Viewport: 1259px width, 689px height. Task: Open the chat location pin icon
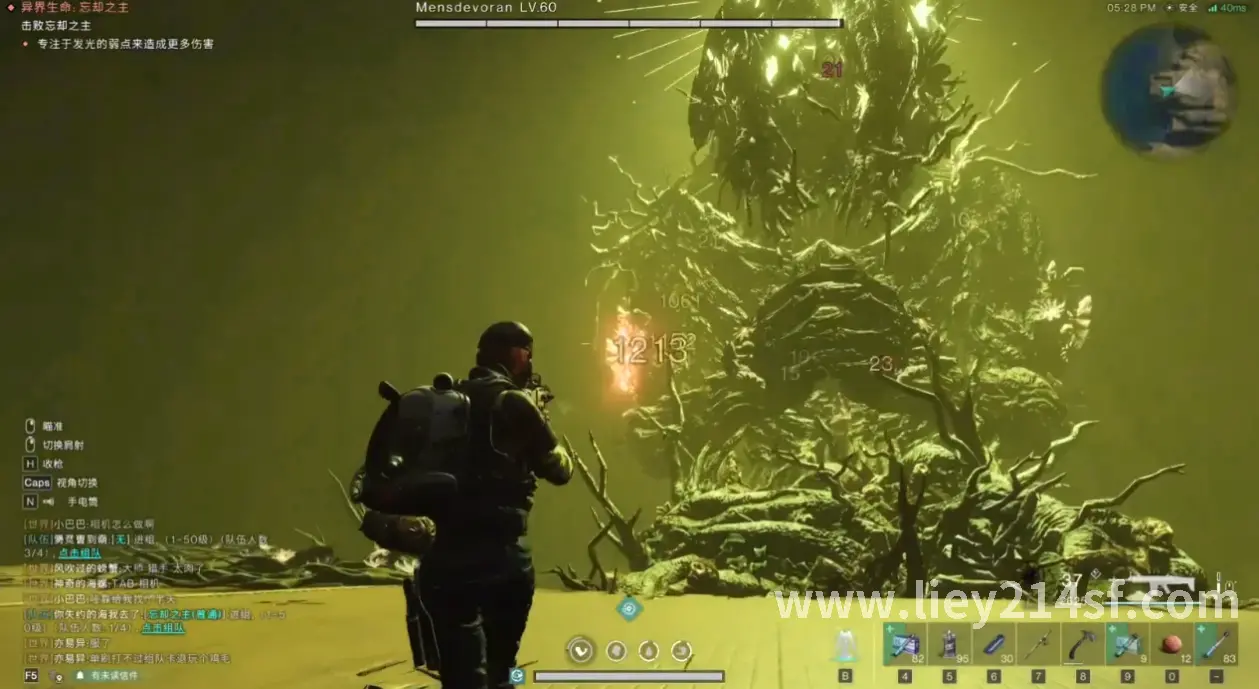tap(59, 676)
